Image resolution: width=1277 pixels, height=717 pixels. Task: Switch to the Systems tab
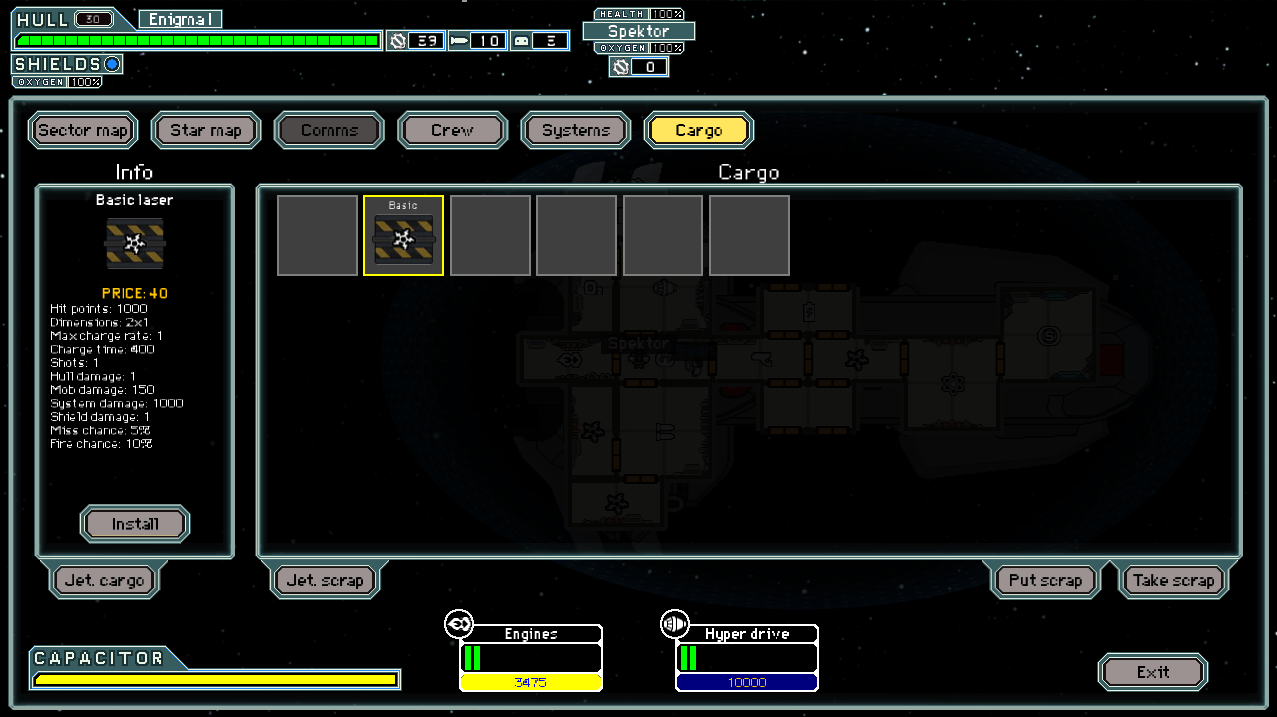(575, 130)
